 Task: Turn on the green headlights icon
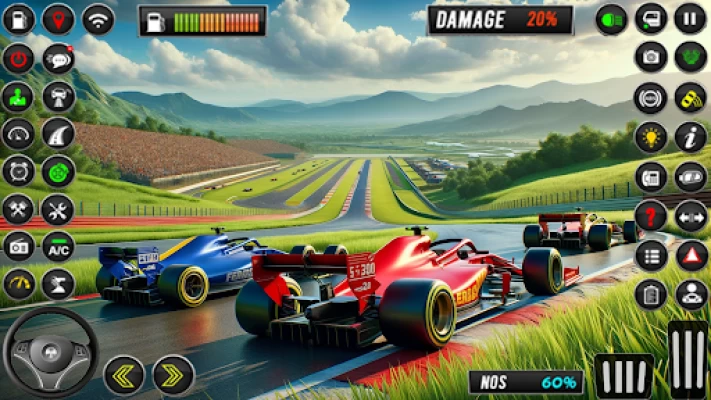611,18
